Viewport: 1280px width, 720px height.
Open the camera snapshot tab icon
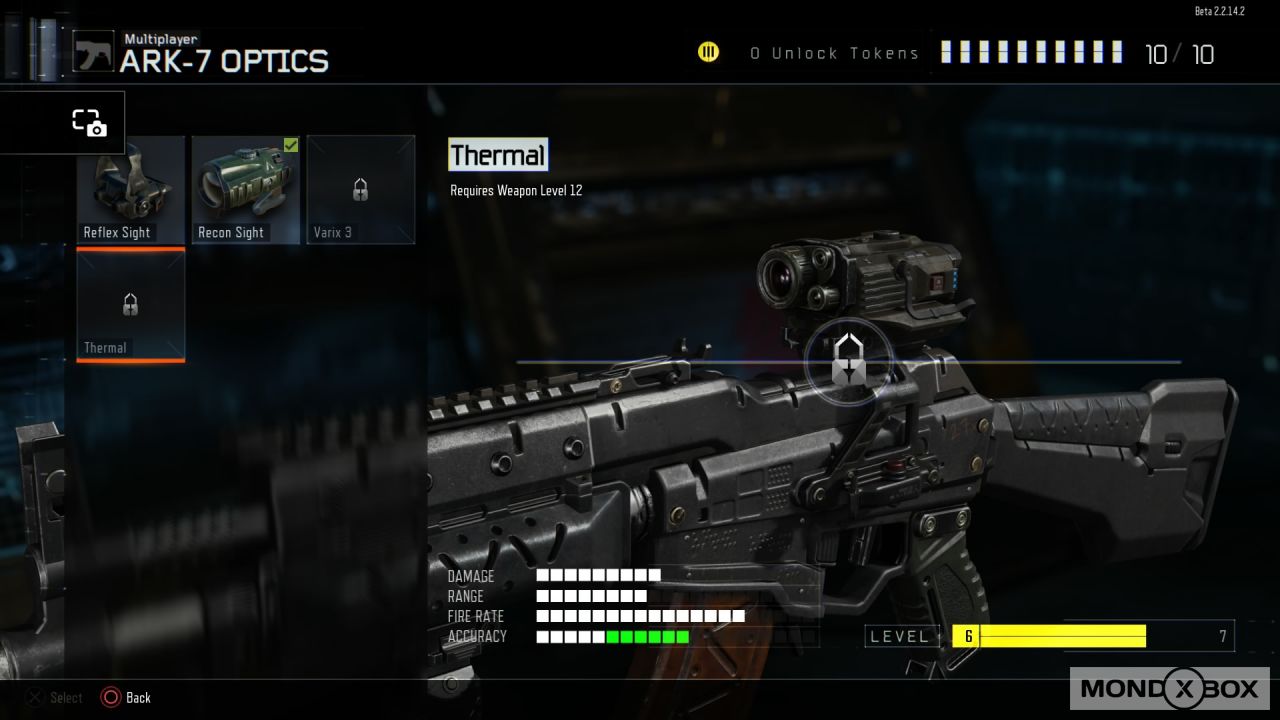(89, 123)
